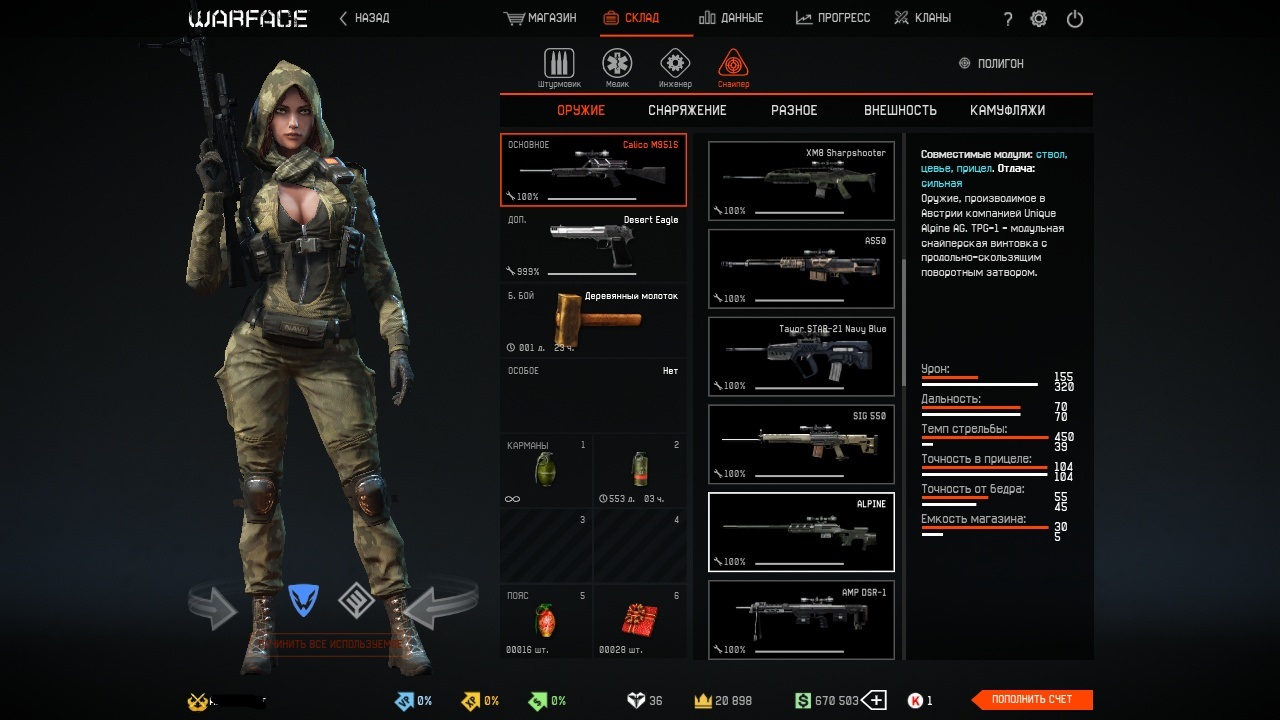Switch to the Снаряжение tab

(687, 110)
